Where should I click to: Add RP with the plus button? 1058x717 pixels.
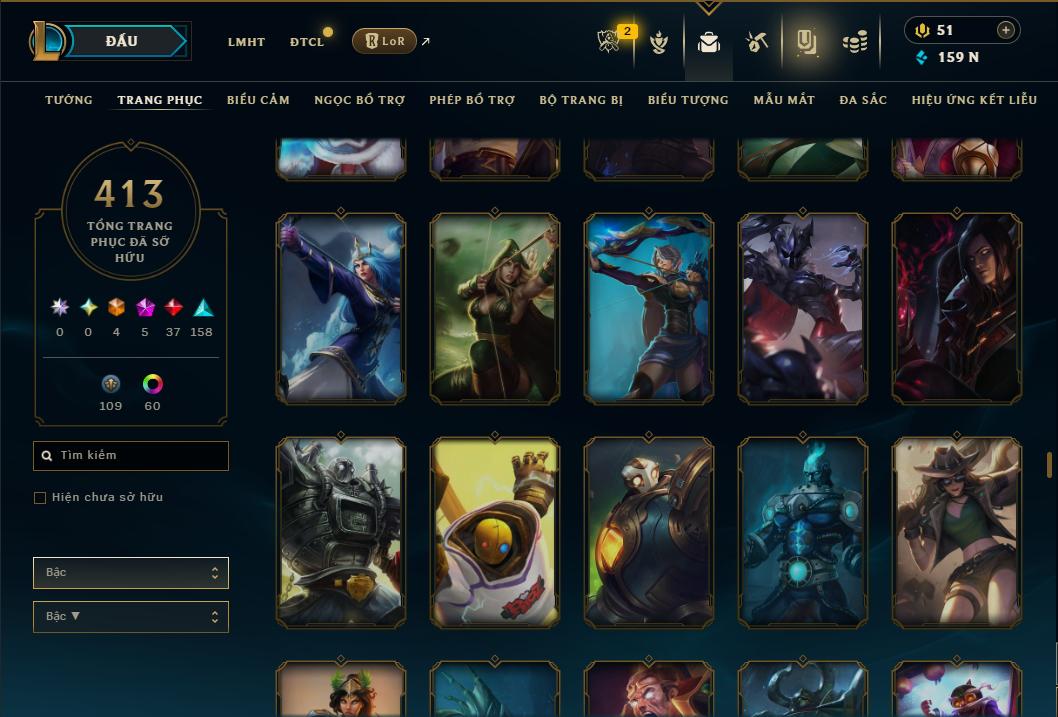coord(1005,30)
